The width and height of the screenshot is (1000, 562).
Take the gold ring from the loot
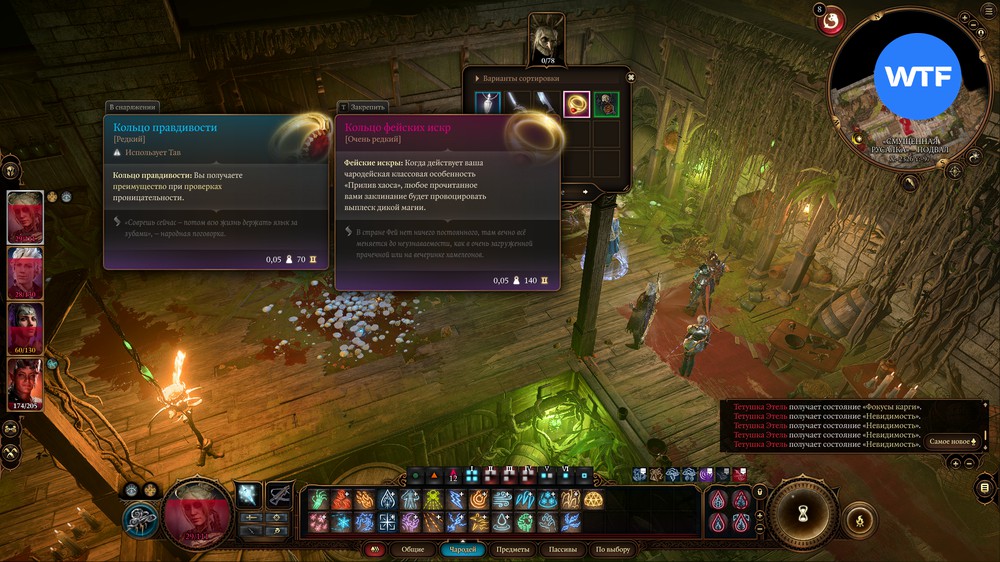point(577,104)
